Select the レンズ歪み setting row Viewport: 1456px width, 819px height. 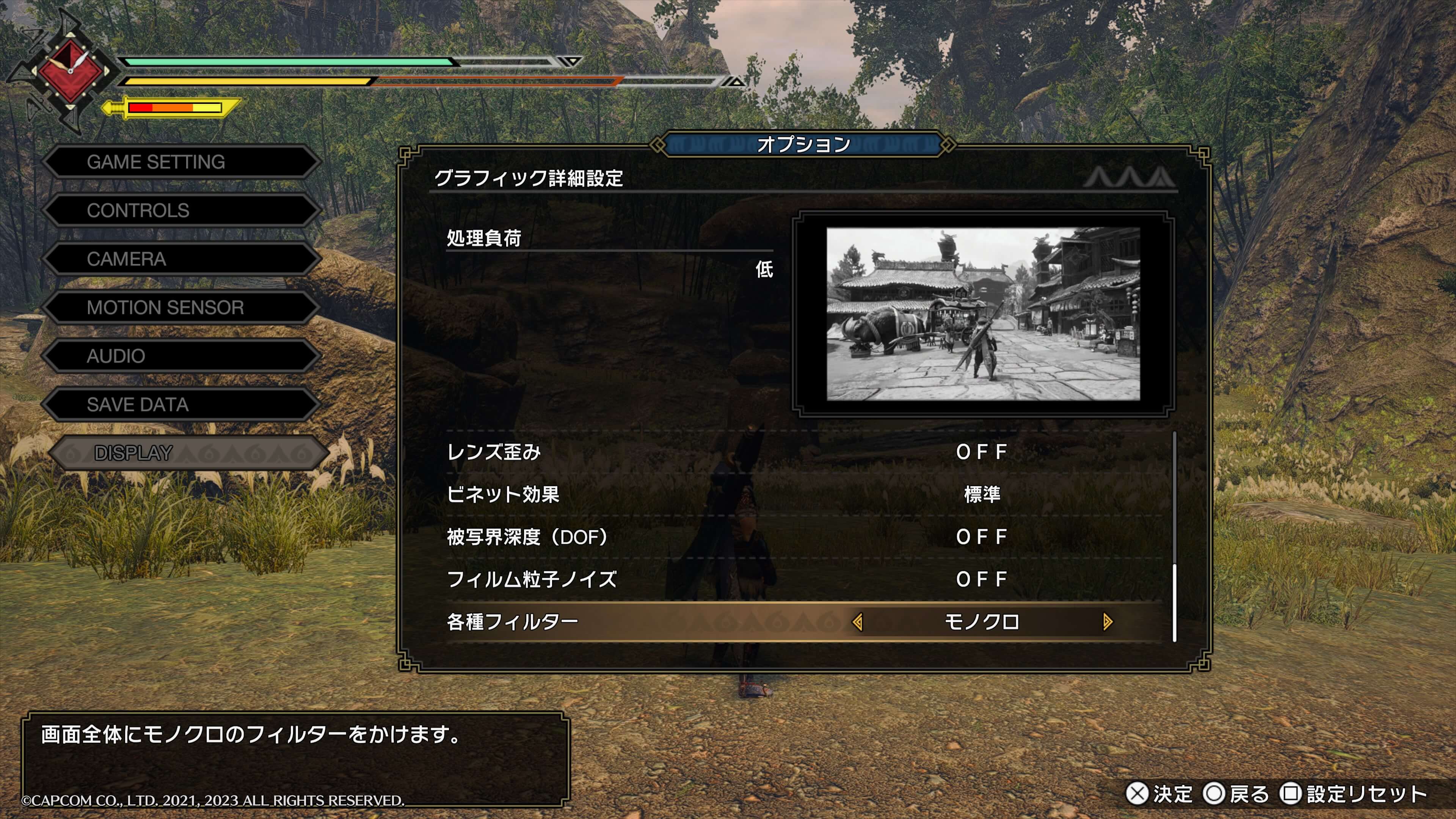tap(803, 452)
